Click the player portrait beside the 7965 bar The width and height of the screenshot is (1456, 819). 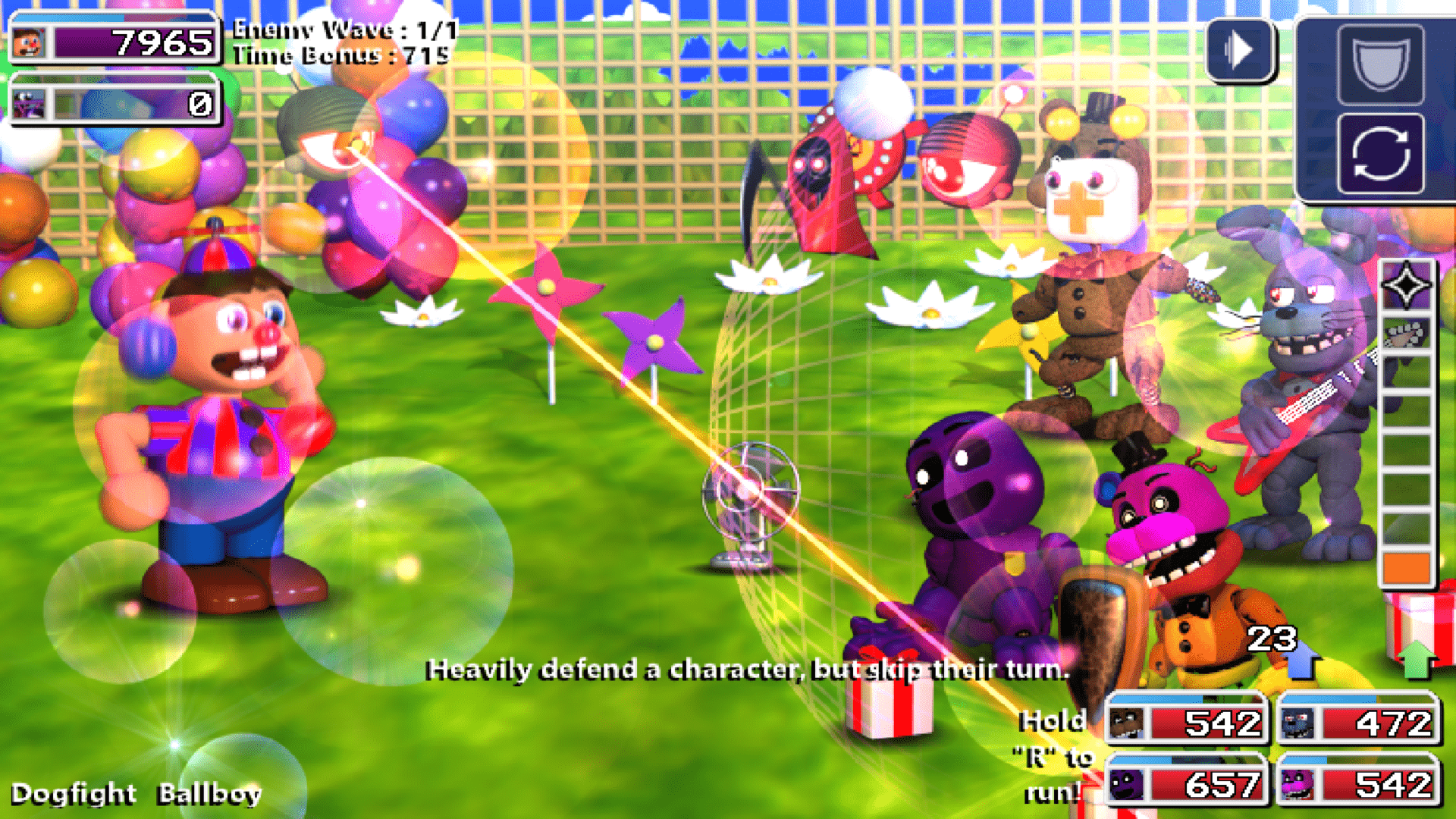tap(27, 42)
